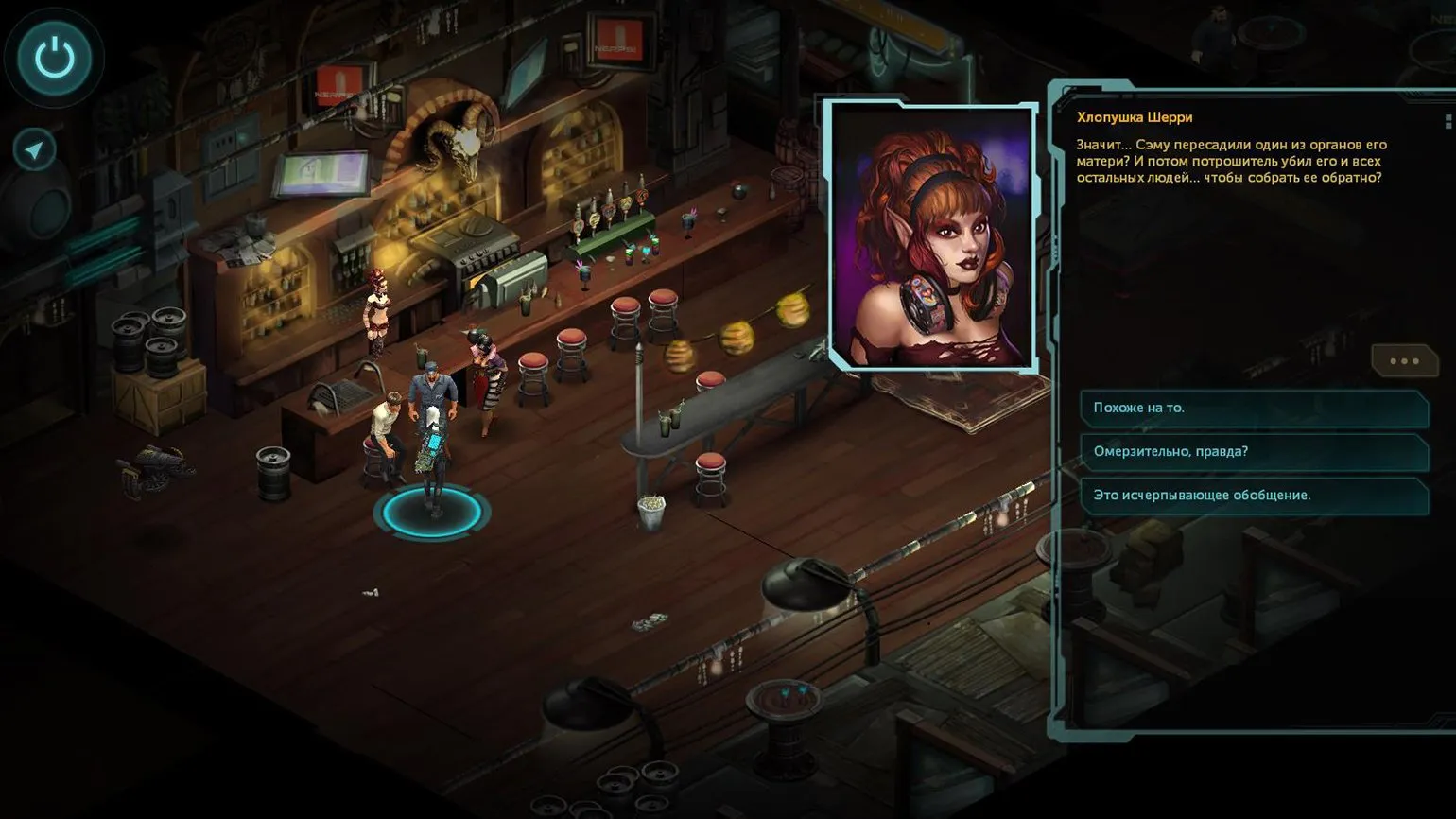Choose the reply "Похоже на то."
1456x819 pixels.
point(1253,408)
